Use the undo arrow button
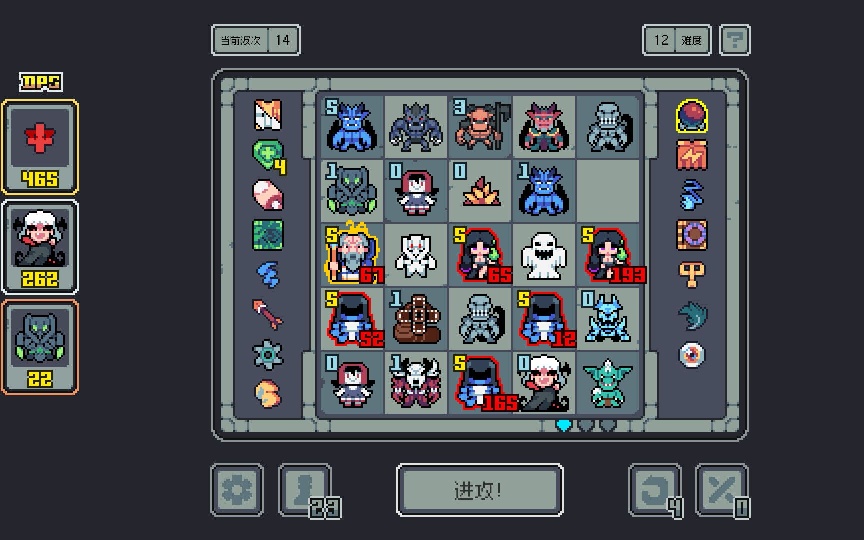Image resolution: width=864 pixels, height=540 pixels. (655, 490)
